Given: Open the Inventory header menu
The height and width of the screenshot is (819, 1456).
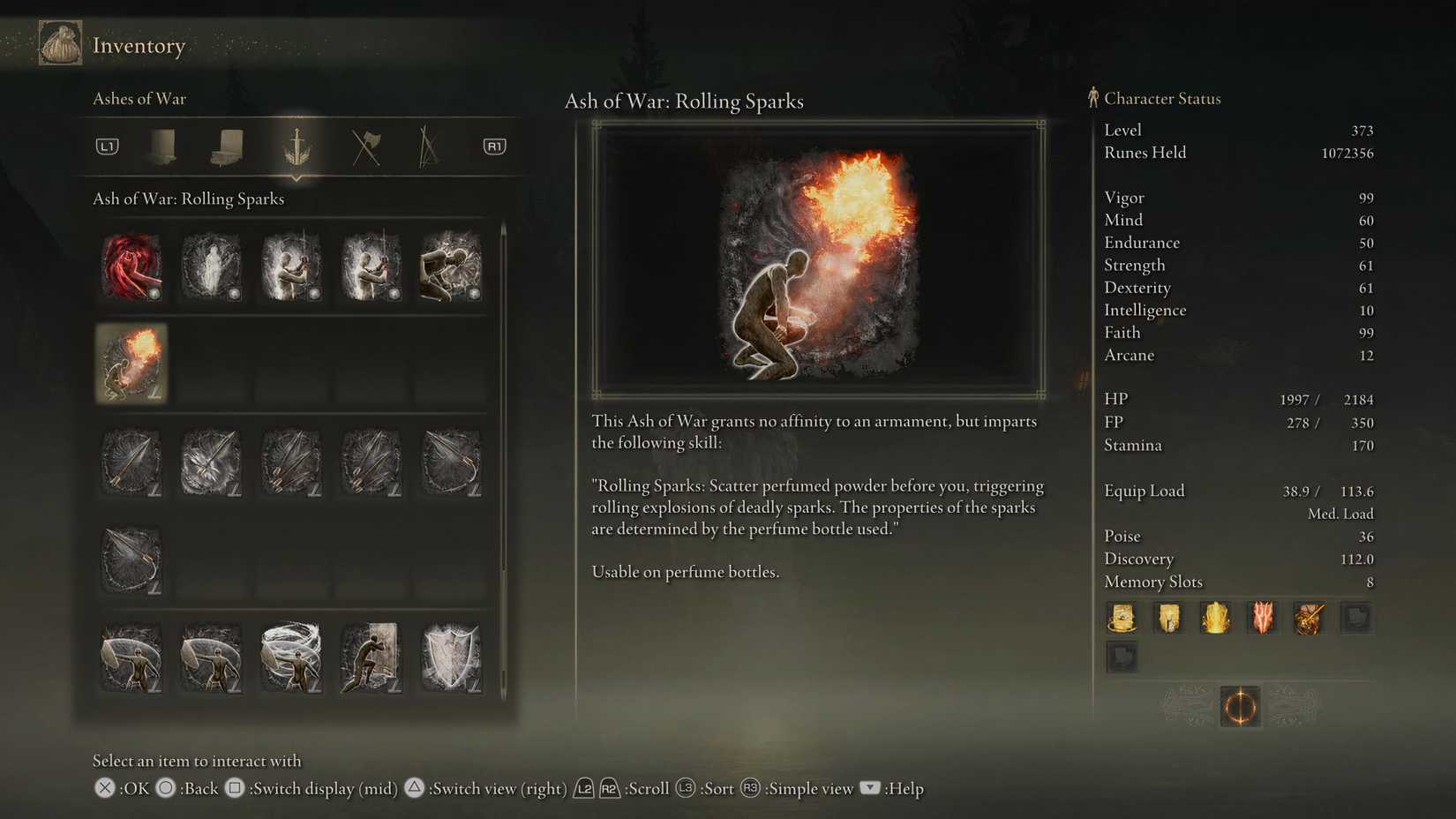Looking at the screenshot, I should pos(139,45).
